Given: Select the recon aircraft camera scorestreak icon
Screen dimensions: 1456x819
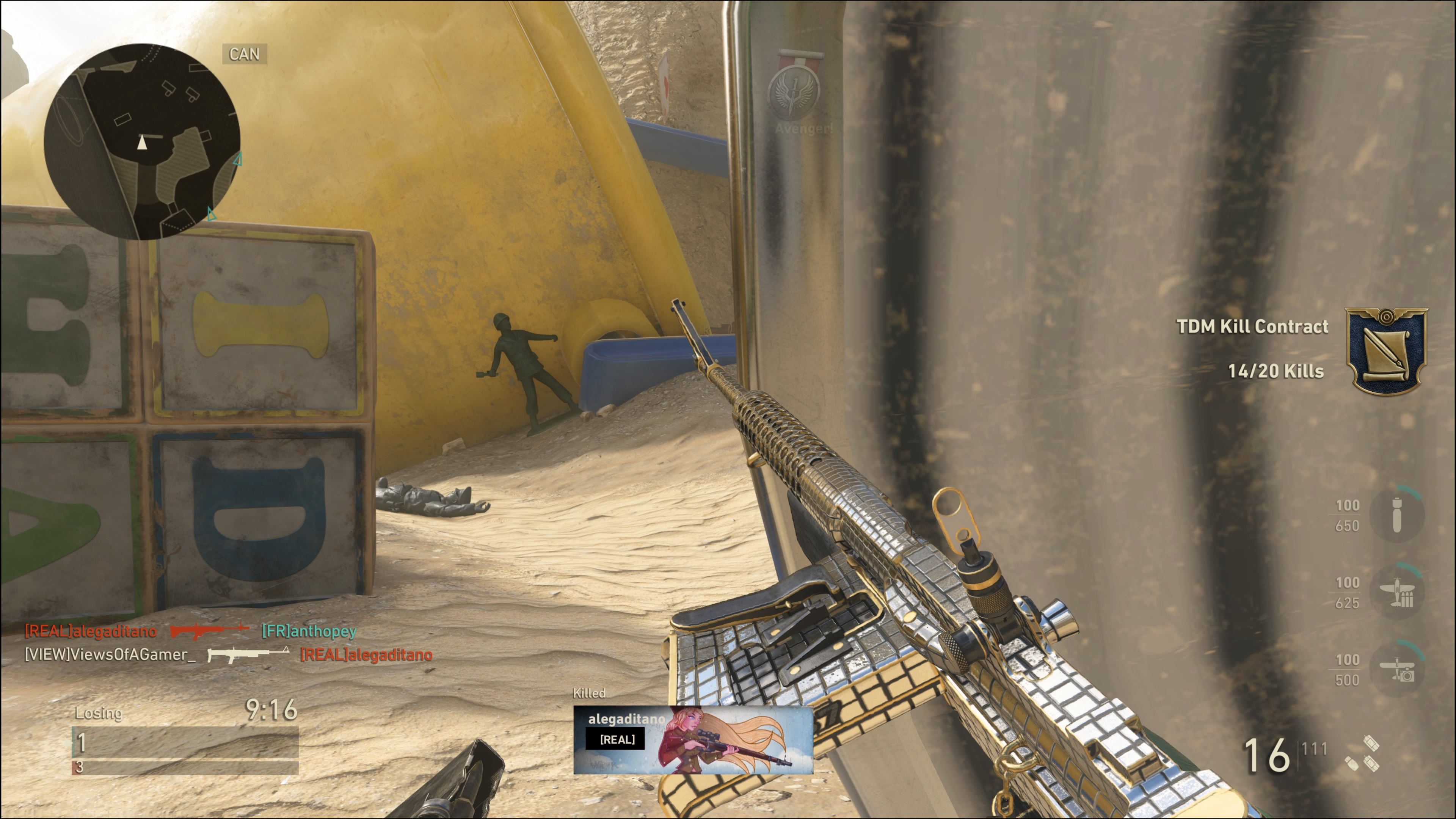Looking at the screenshot, I should (1396, 669).
